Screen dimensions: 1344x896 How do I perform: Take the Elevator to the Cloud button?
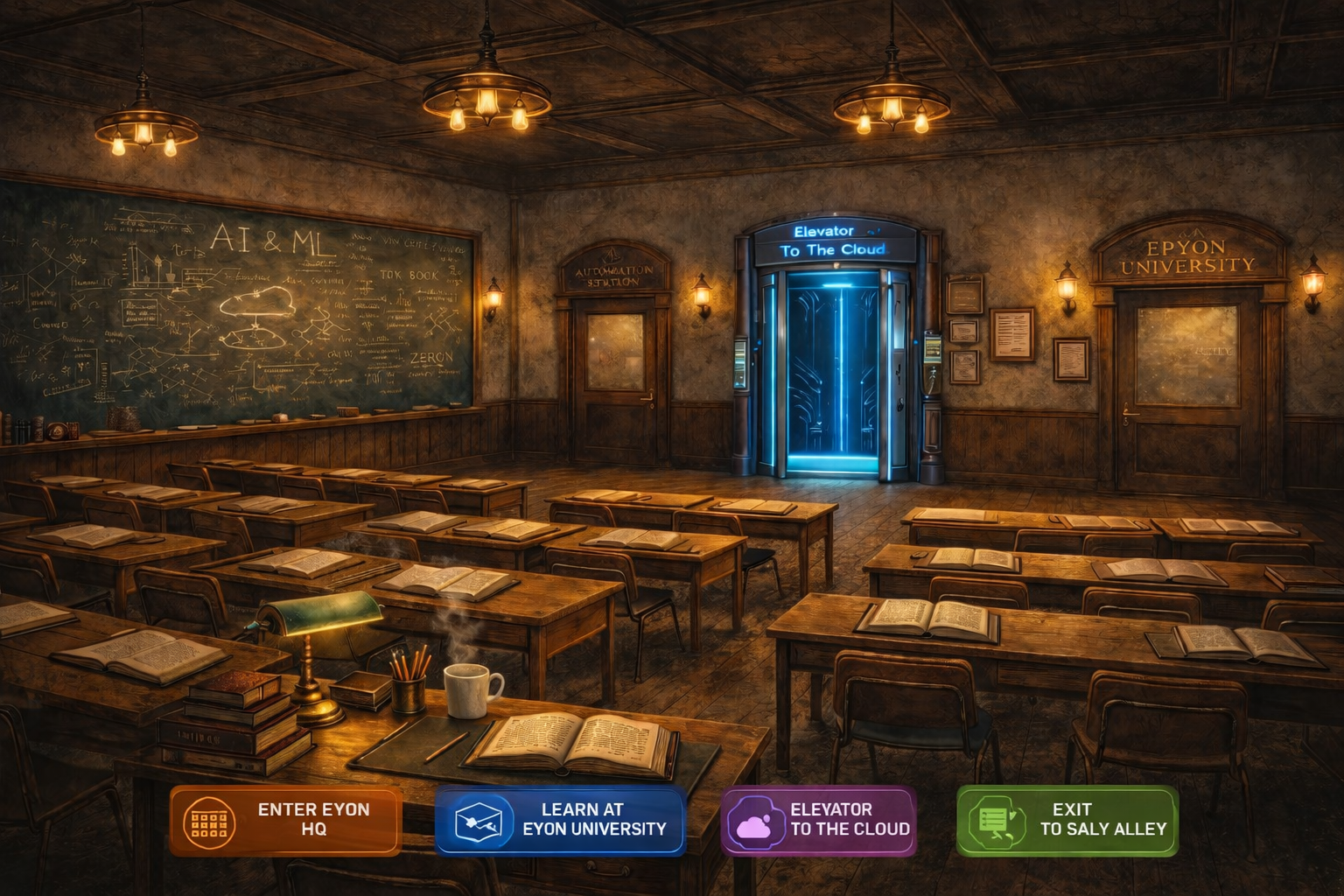[x=818, y=820]
